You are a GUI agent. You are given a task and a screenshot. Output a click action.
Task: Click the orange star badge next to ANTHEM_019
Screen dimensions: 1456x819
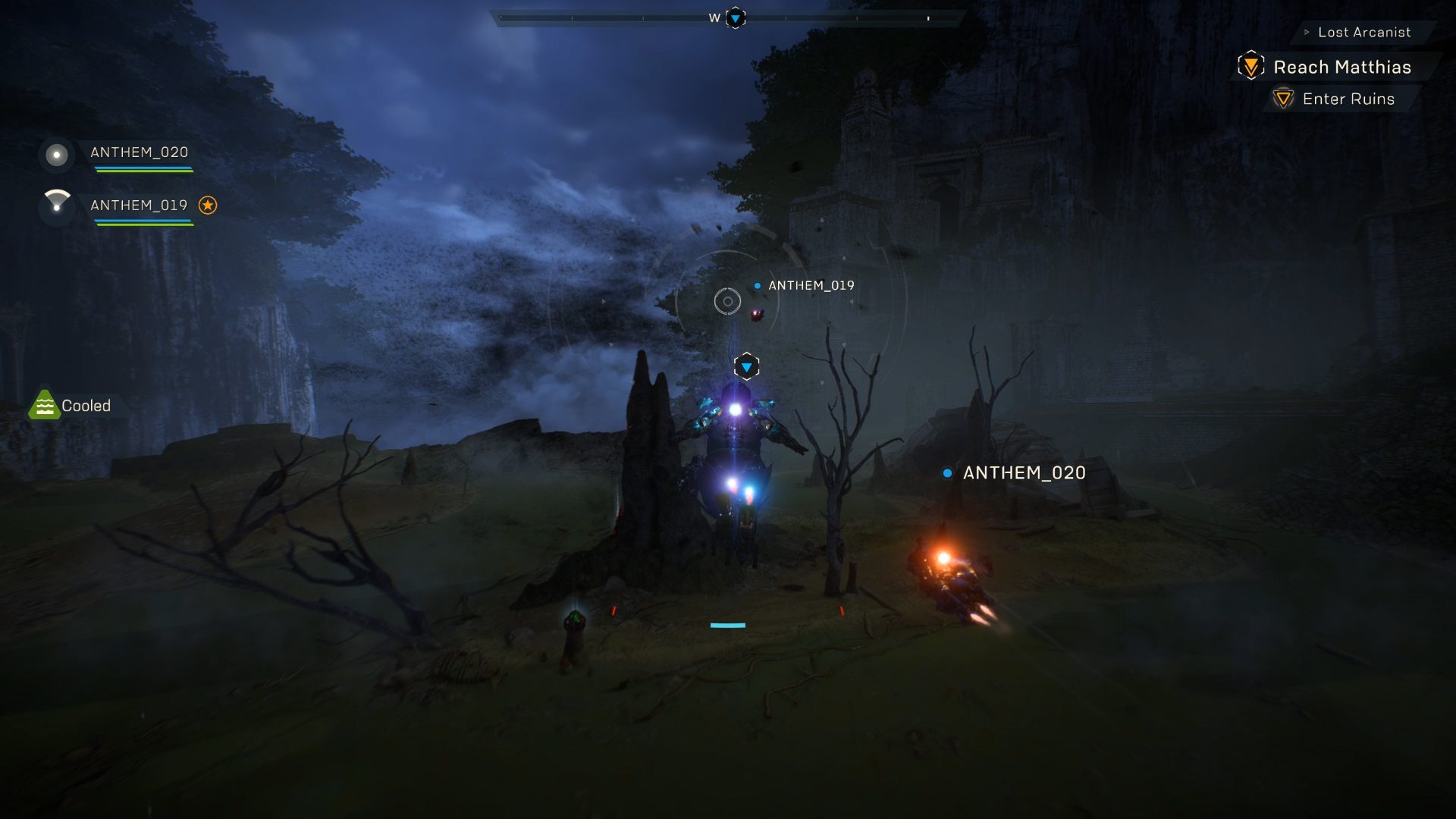tap(210, 205)
